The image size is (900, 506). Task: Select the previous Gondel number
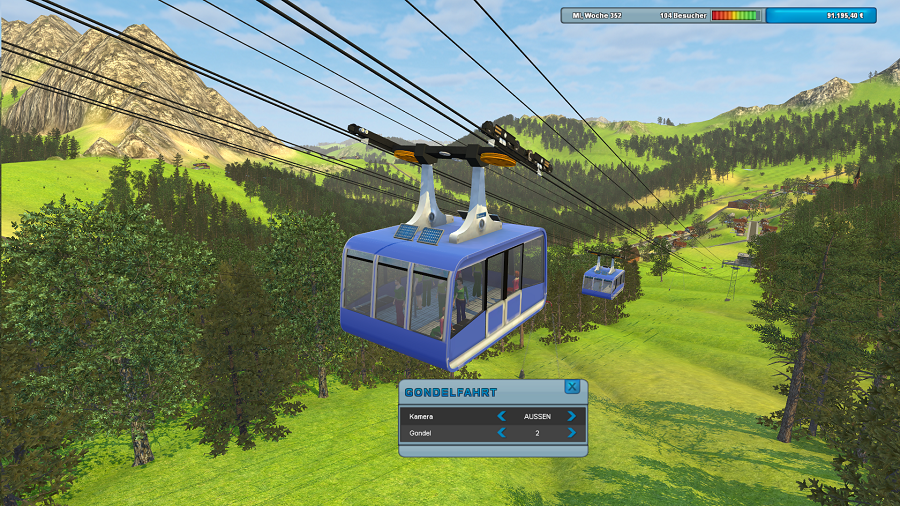point(502,433)
